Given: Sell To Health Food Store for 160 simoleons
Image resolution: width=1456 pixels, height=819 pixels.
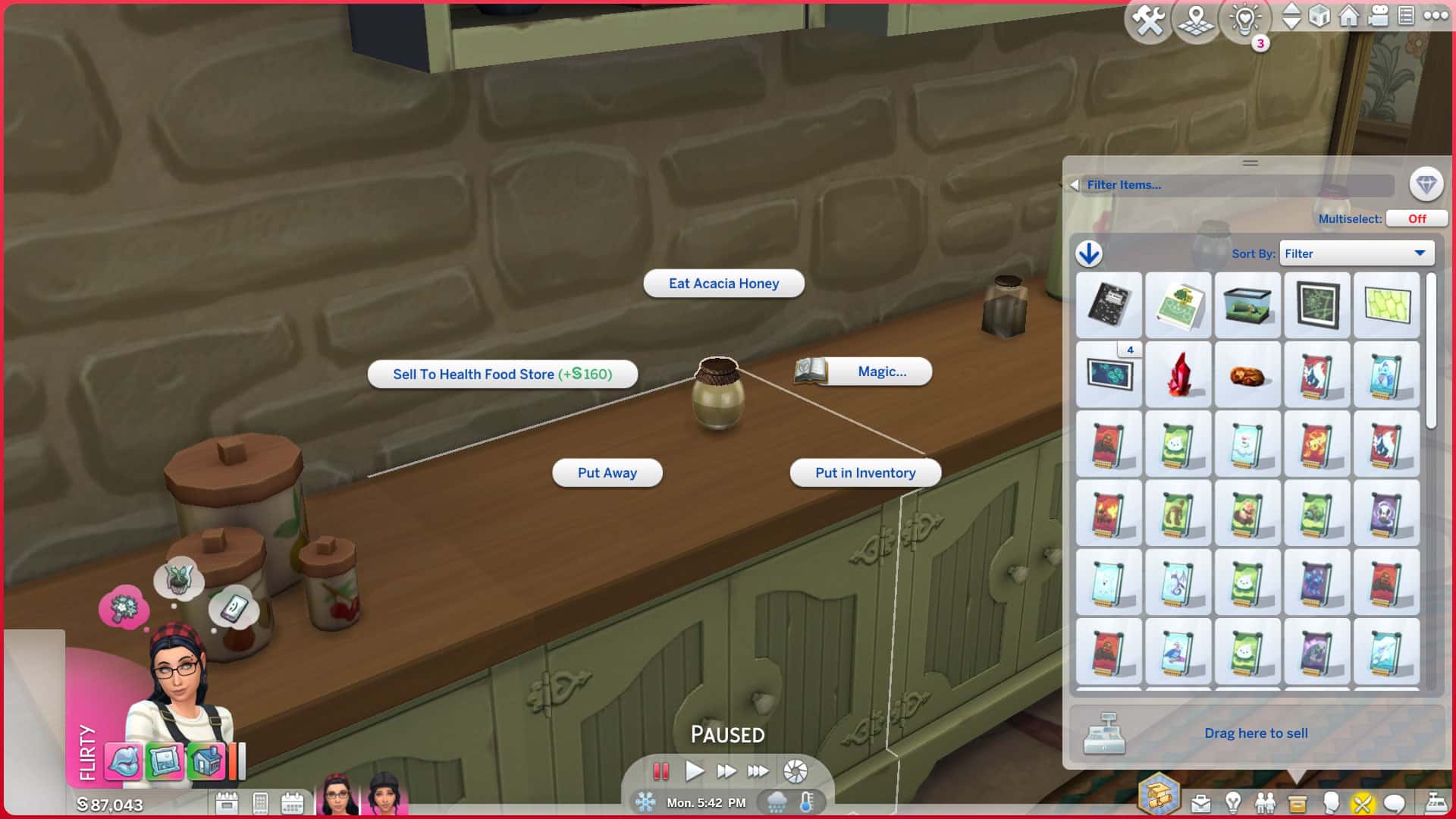Looking at the screenshot, I should pyautogui.click(x=503, y=374).
